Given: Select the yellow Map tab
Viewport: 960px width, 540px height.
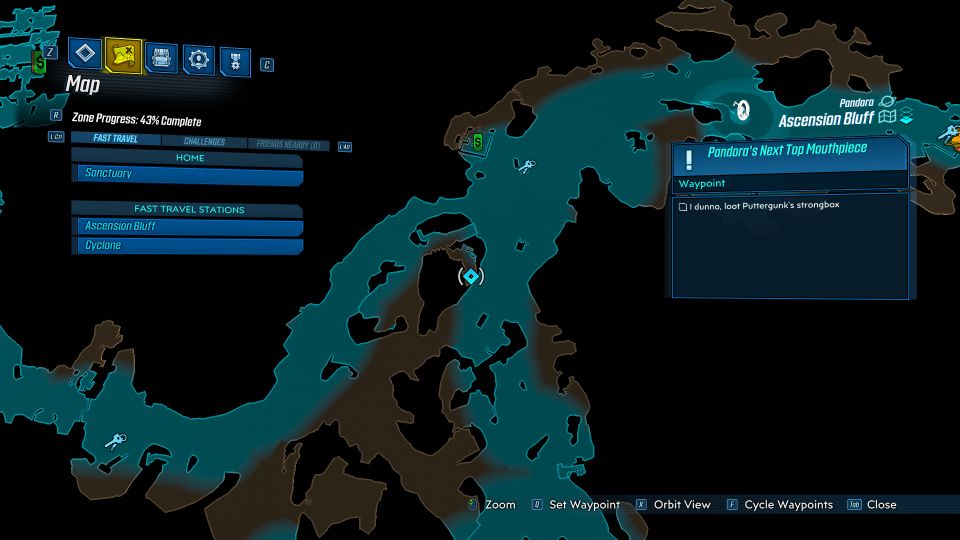Looking at the screenshot, I should point(123,55).
